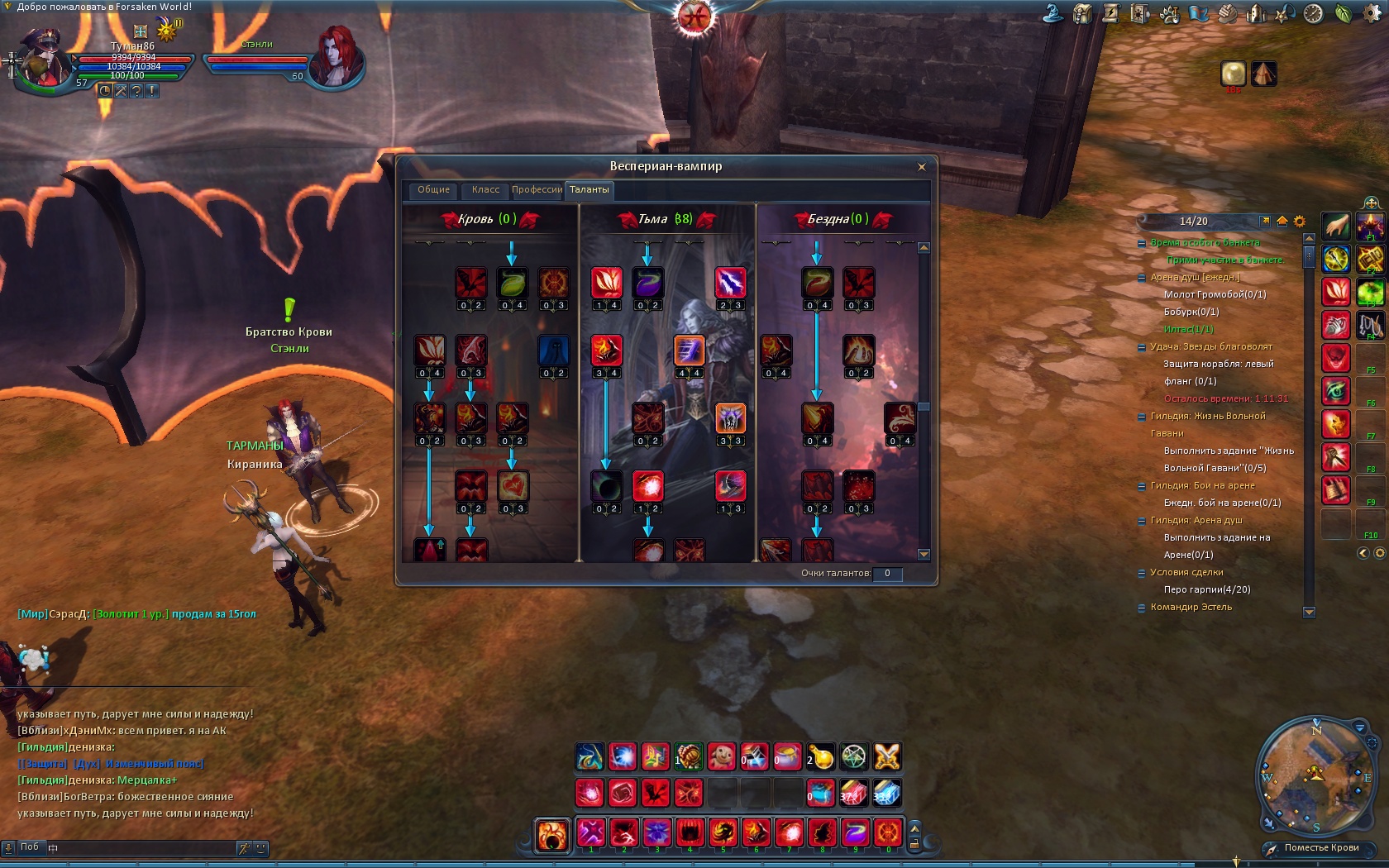The image size is (1389, 868).
Task: Use the crossed swords hotbar skill
Action: (x=886, y=756)
